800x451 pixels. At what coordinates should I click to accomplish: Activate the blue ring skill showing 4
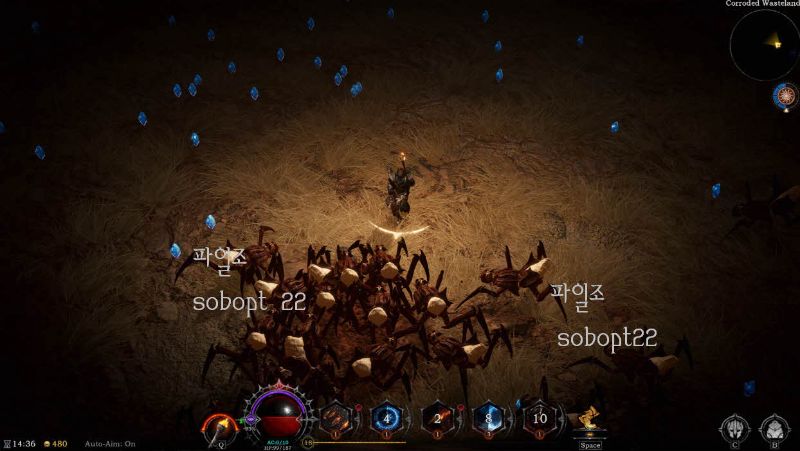[x=386, y=418]
